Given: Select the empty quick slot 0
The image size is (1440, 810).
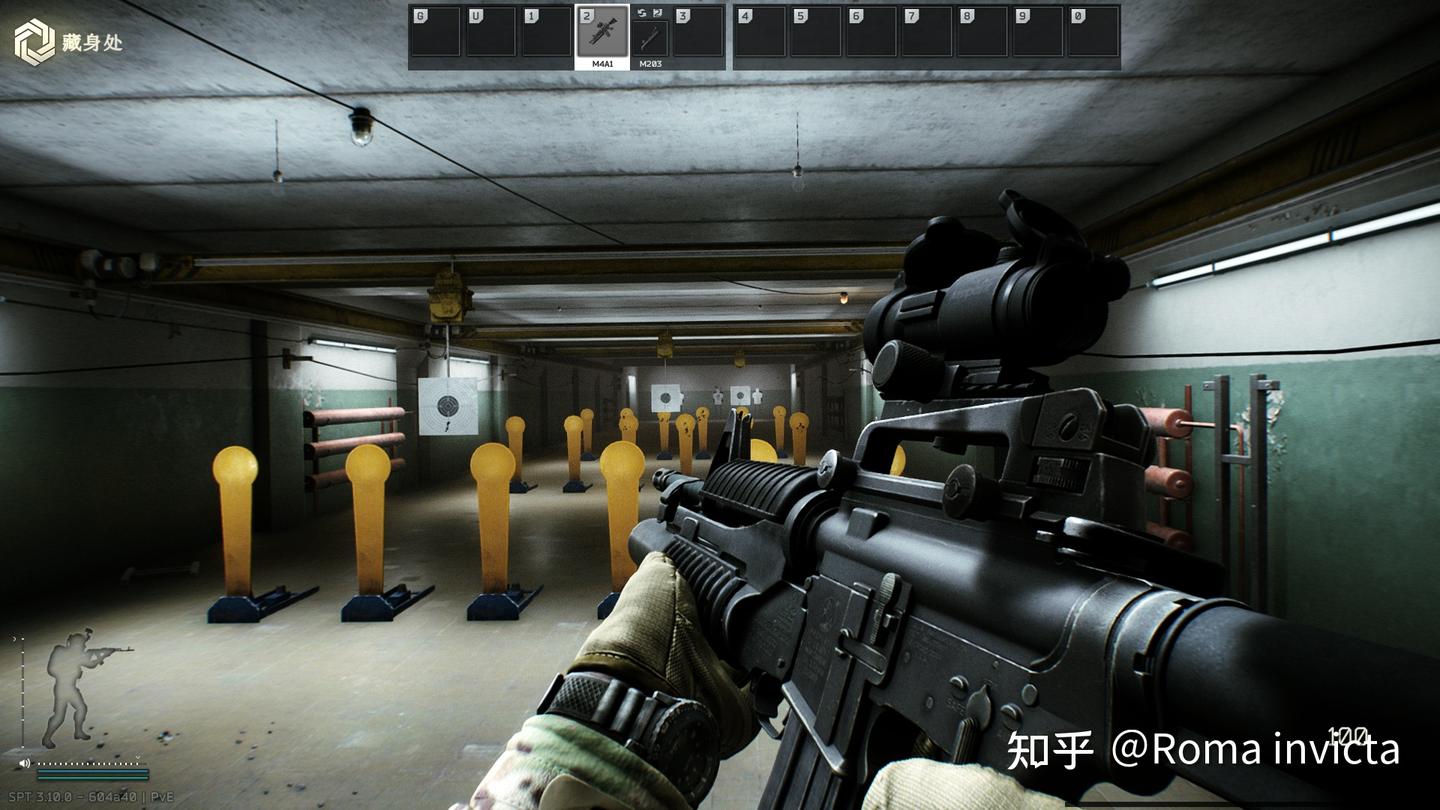Looking at the screenshot, I should pos(1093,32).
